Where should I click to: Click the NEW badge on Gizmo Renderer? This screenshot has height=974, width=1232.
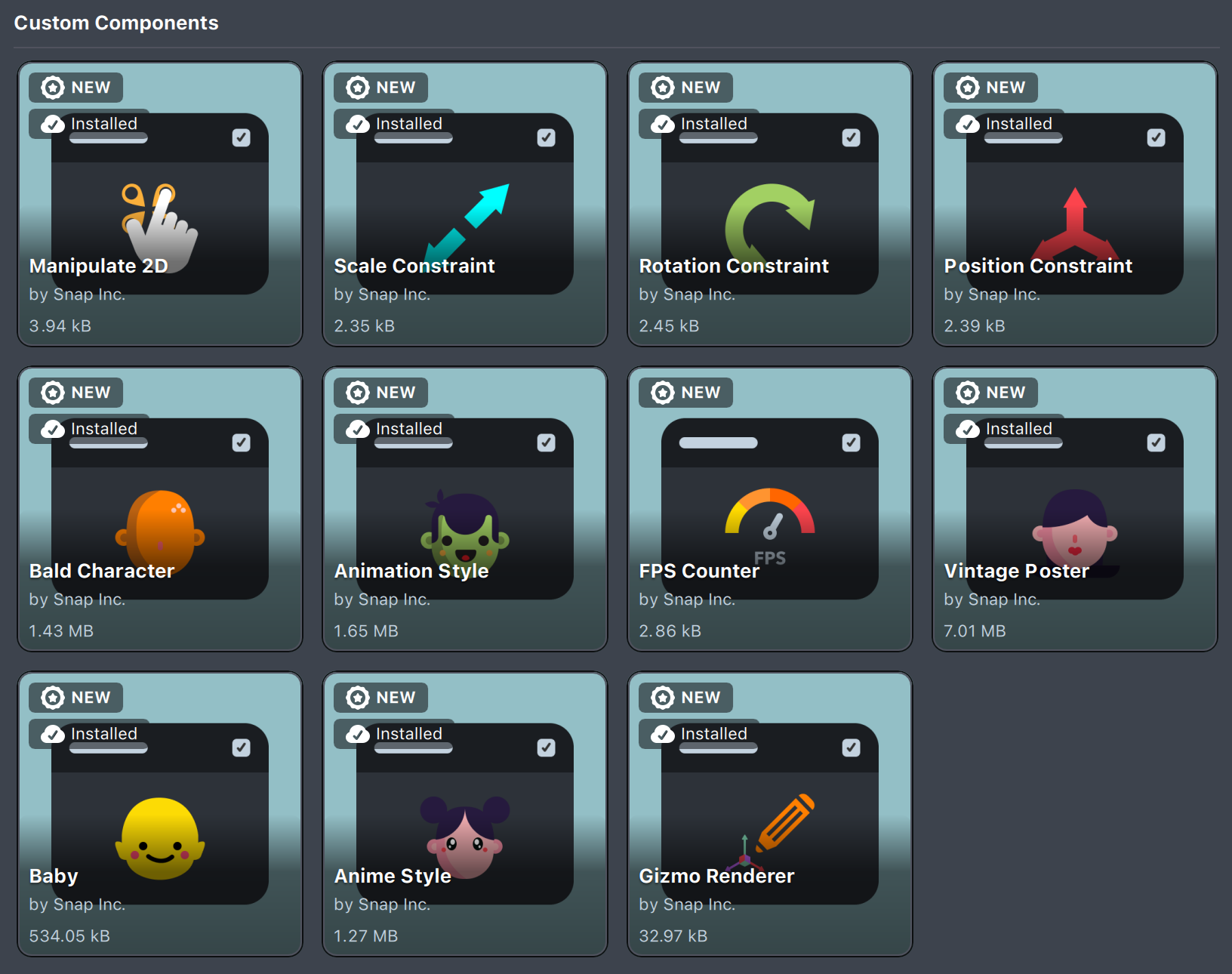click(x=685, y=697)
